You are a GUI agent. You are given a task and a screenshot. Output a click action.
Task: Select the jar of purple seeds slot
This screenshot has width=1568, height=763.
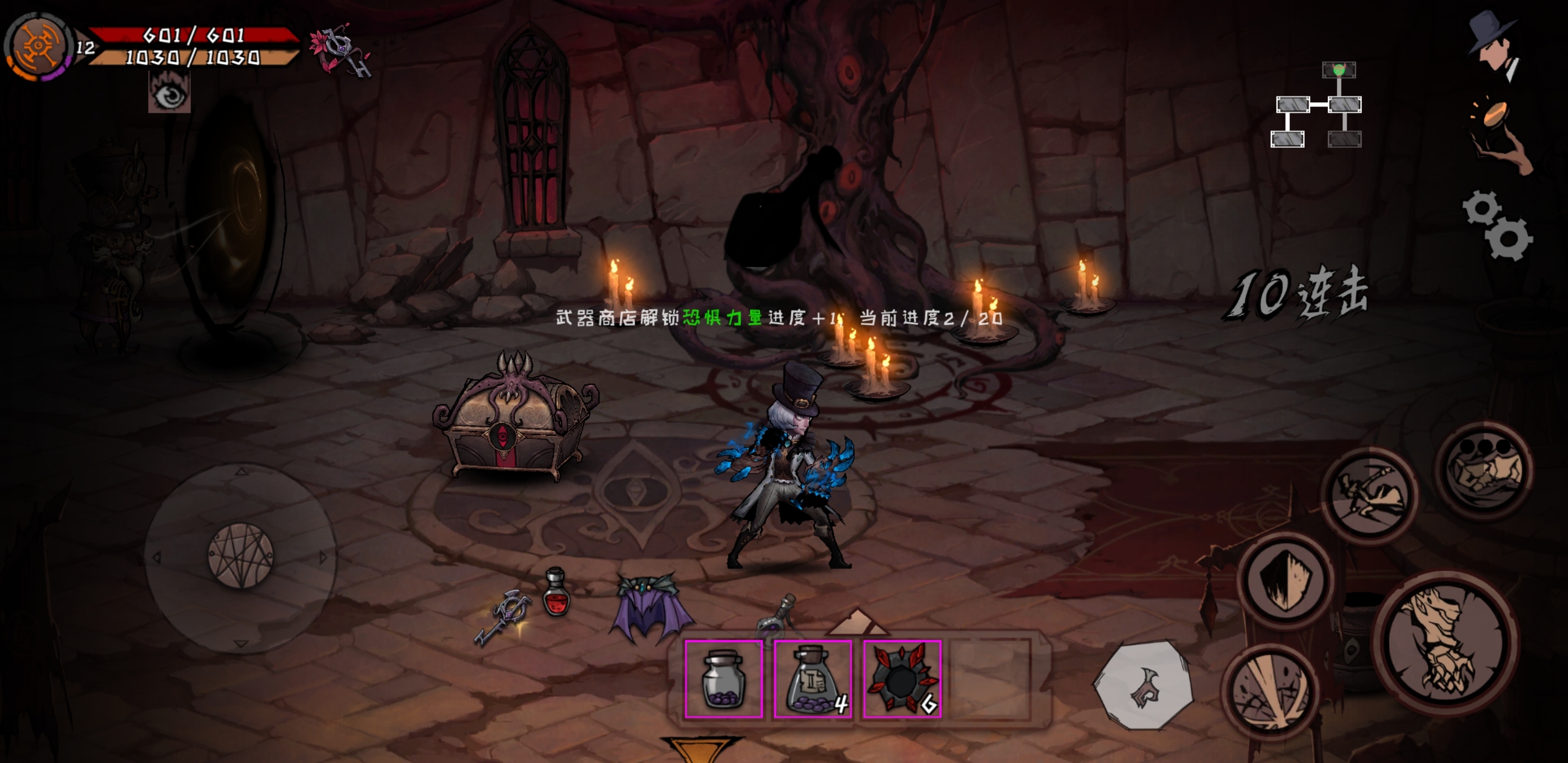coord(723,679)
